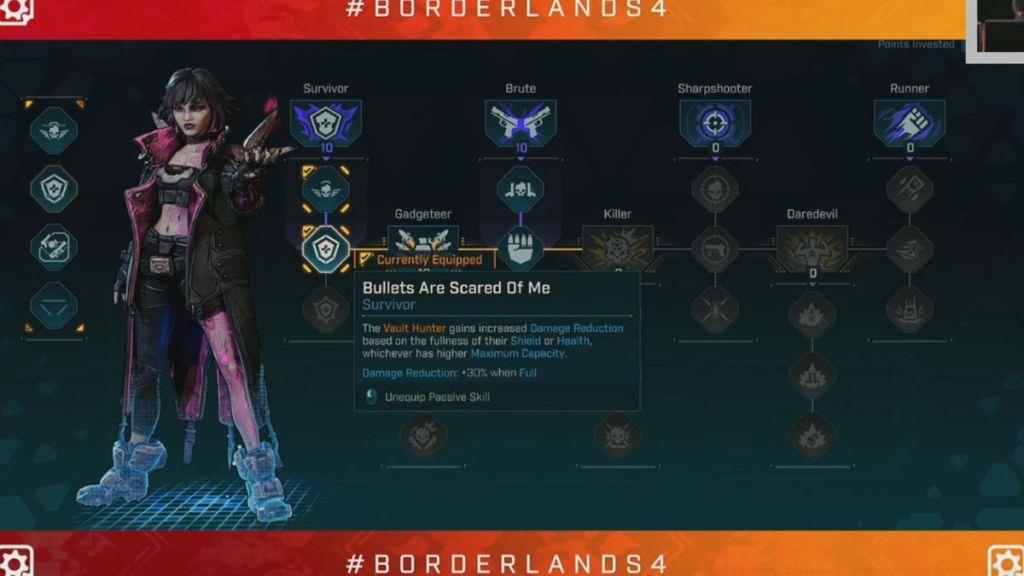Unequip Passive Skill from the tooltip
This screenshot has width=1024, height=576.
437,397
